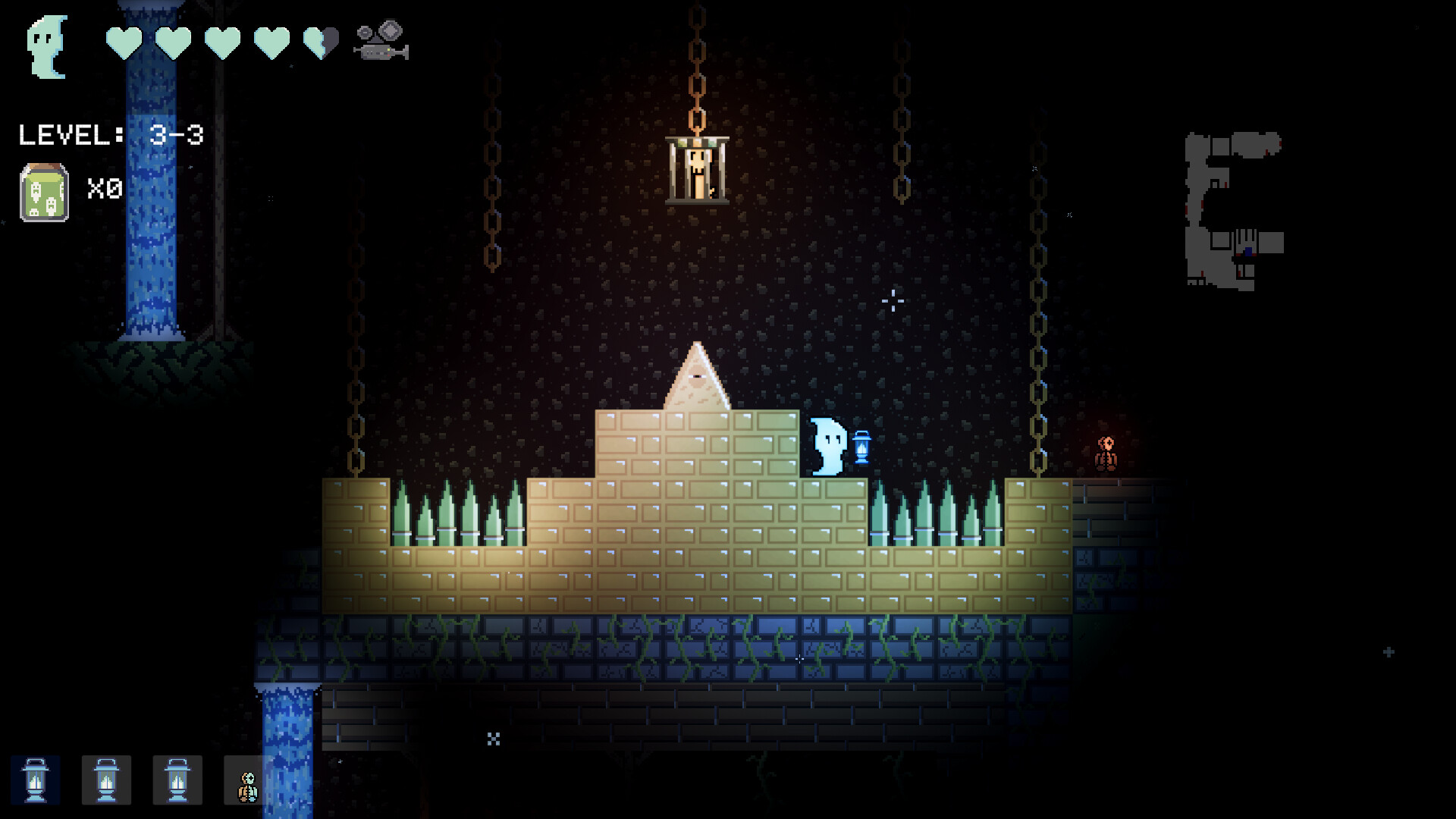Screen dimensions: 1456x819
Task: Select the first lantern in the hotbar
Action: [36, 780]
